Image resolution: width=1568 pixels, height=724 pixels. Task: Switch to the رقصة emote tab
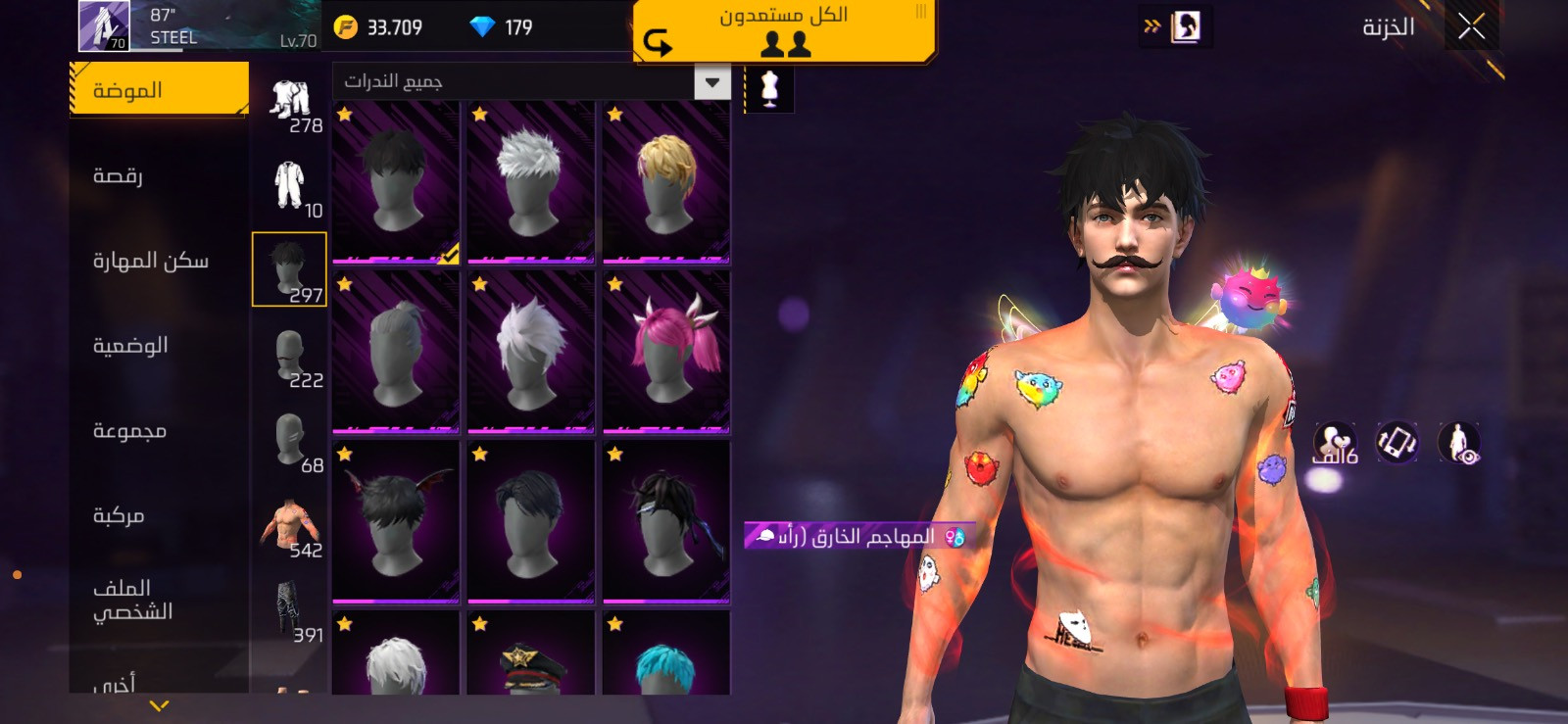pos(119,176)
